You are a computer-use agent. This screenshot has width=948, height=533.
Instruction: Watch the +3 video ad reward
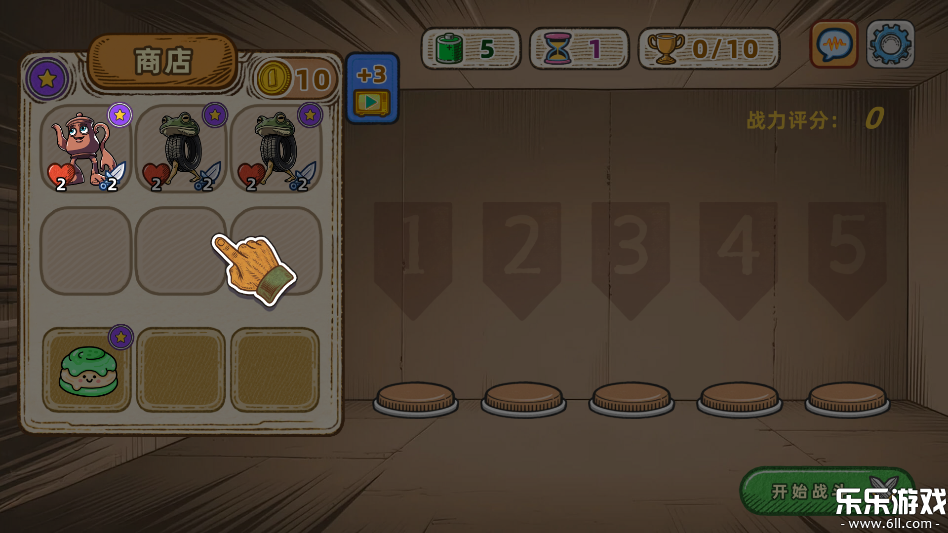(x=372, y=88)
